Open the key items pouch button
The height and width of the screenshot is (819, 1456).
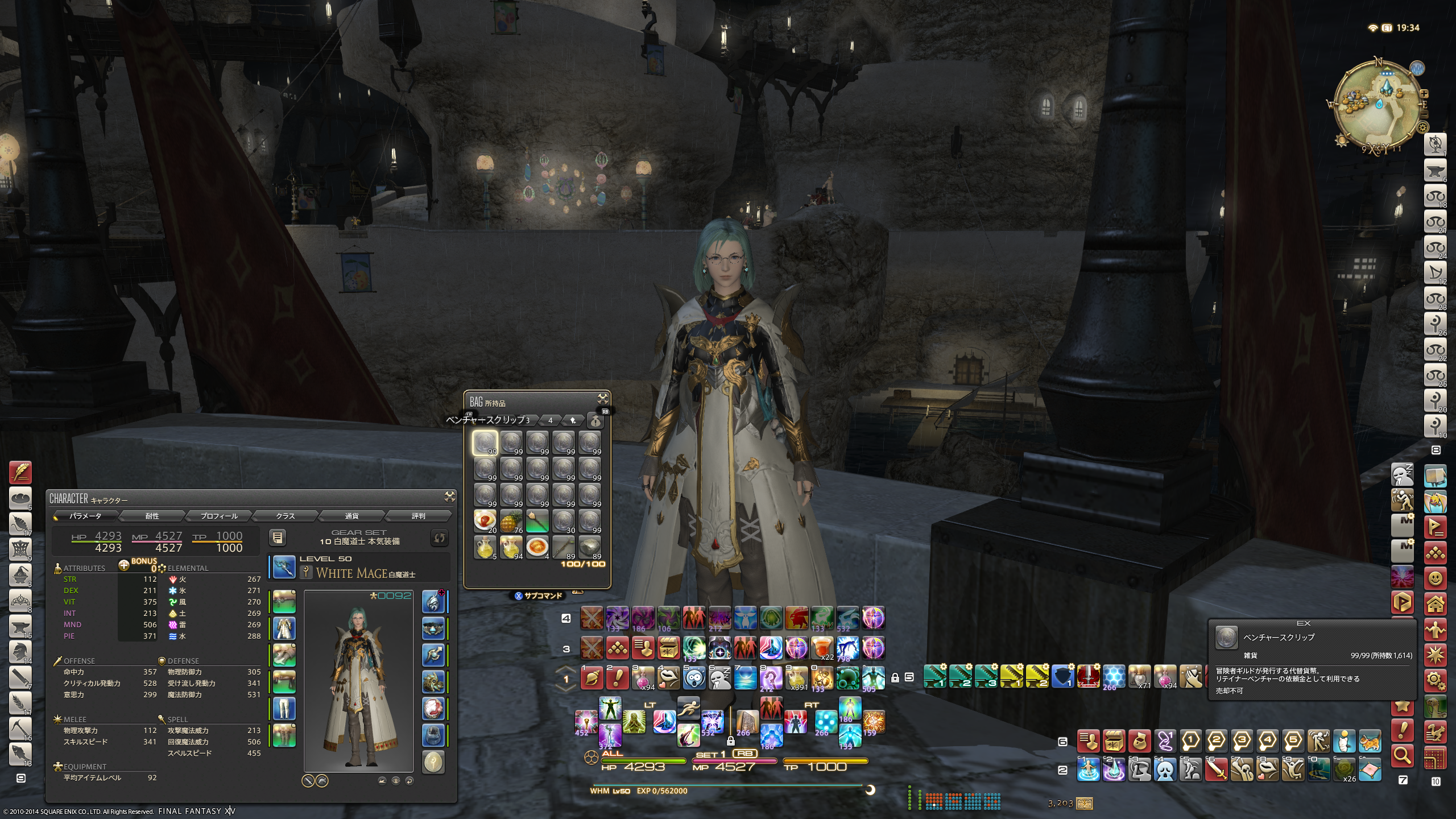click(x=595, y=421)
